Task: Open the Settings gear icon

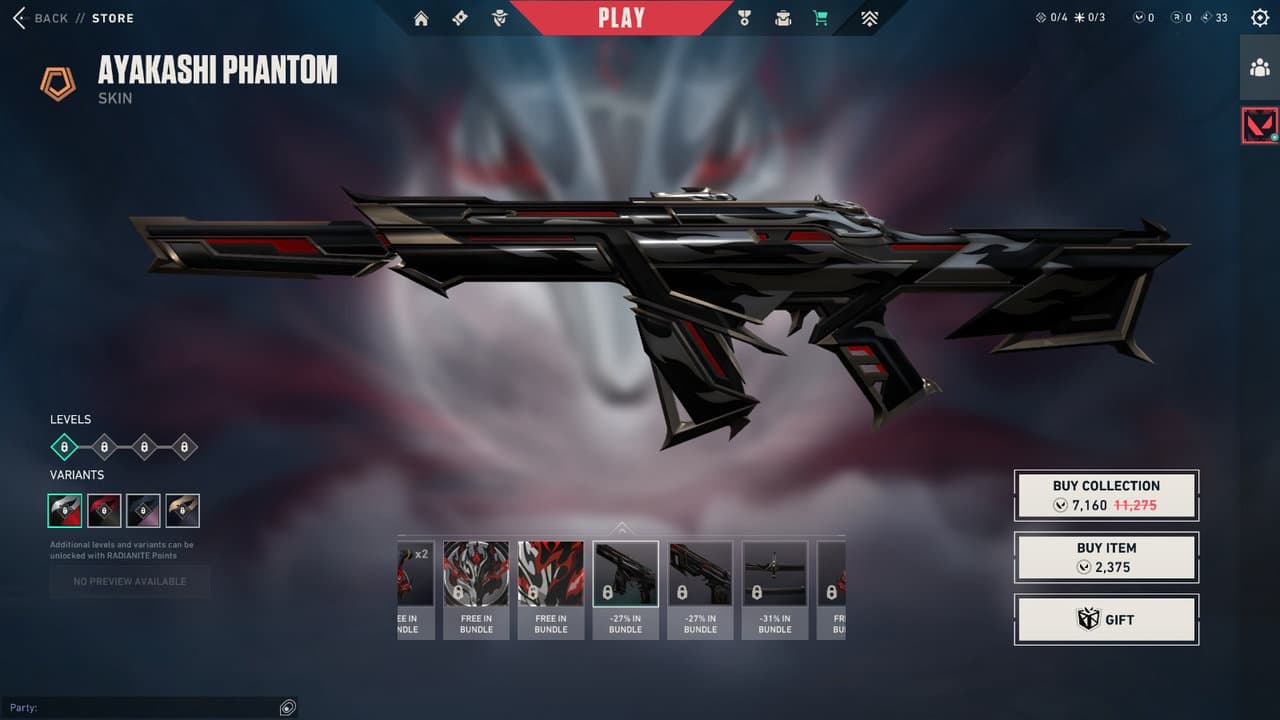Action: click(x=1258, y=17)
